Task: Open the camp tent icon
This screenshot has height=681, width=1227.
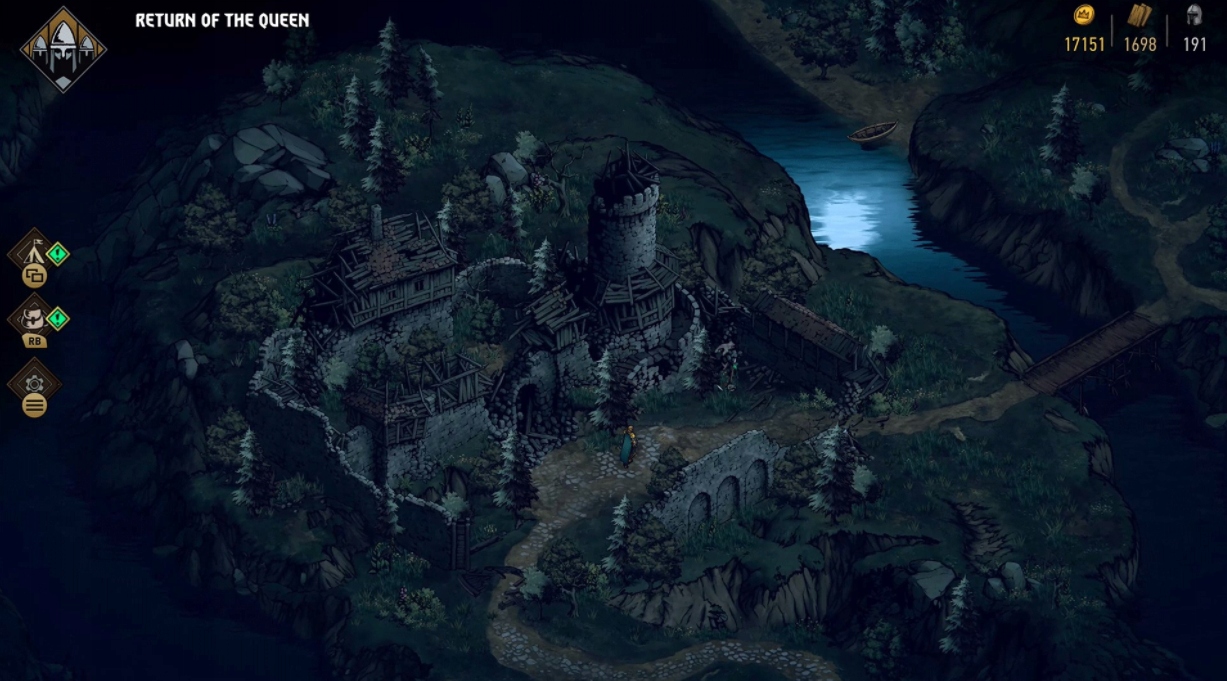Action: pyautogui.click(x=30, y=252)
